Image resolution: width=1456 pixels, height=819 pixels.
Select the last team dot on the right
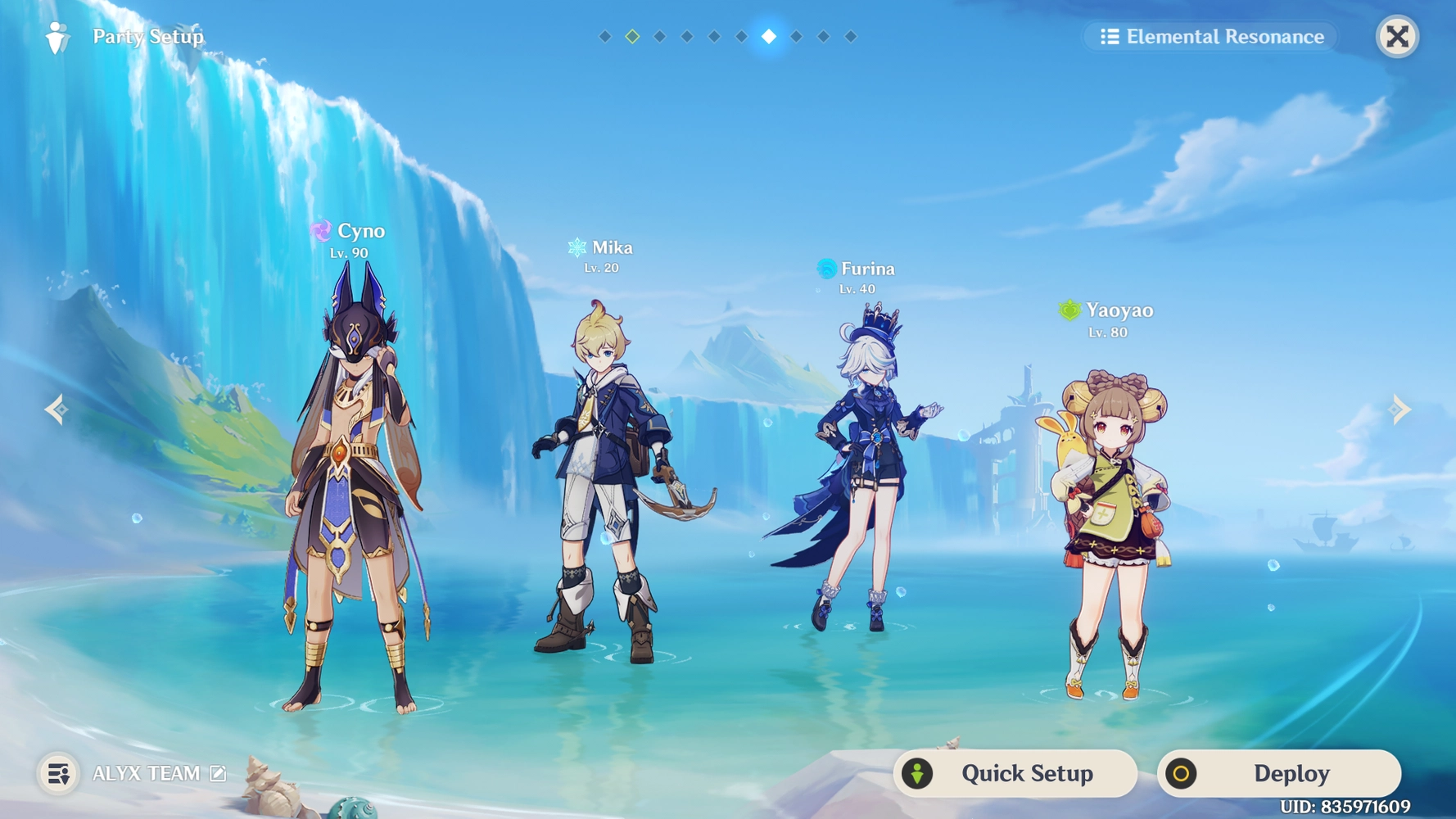pos(852,36)
